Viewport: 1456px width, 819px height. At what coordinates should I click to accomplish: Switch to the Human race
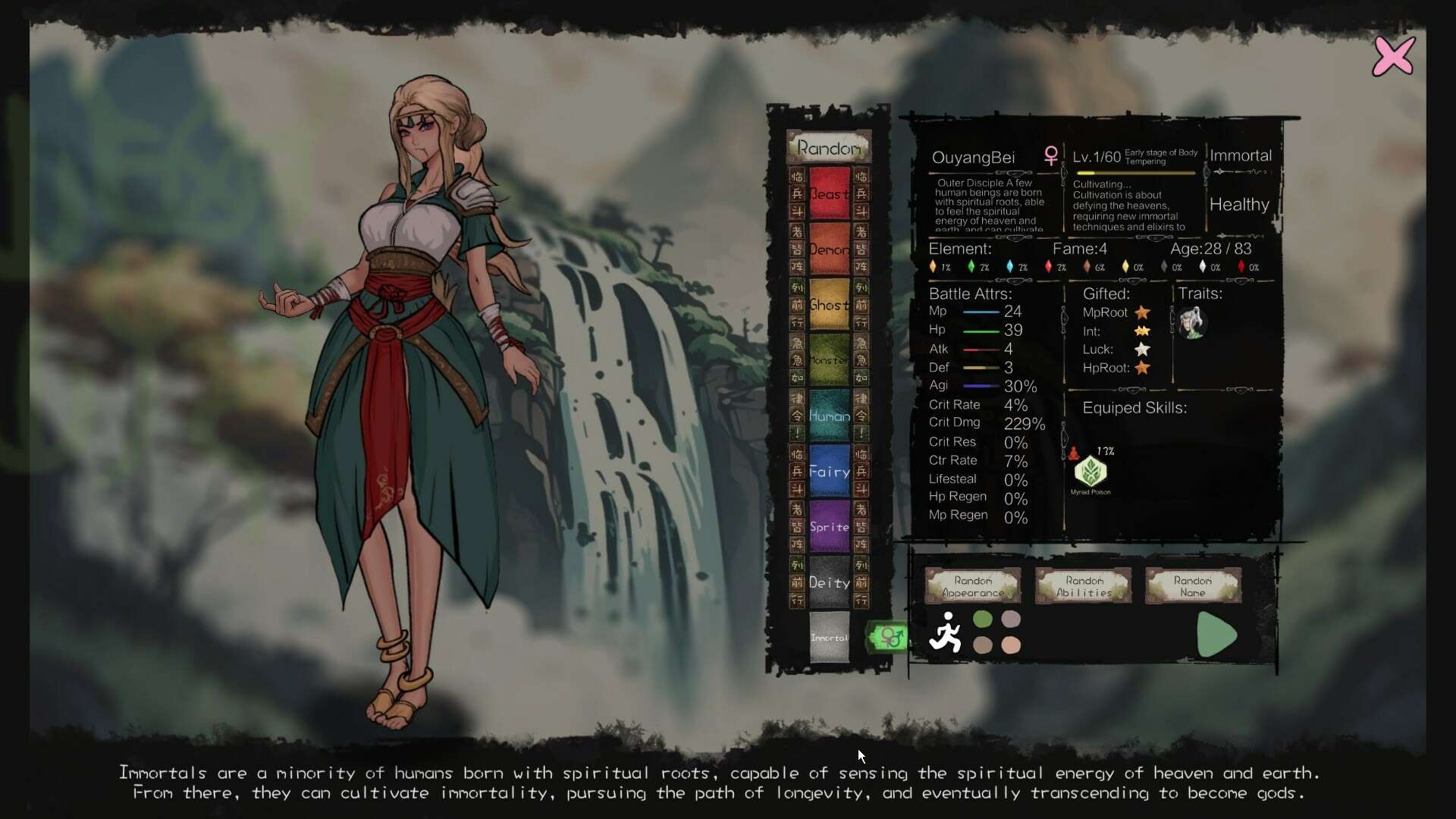pos(829,416)
